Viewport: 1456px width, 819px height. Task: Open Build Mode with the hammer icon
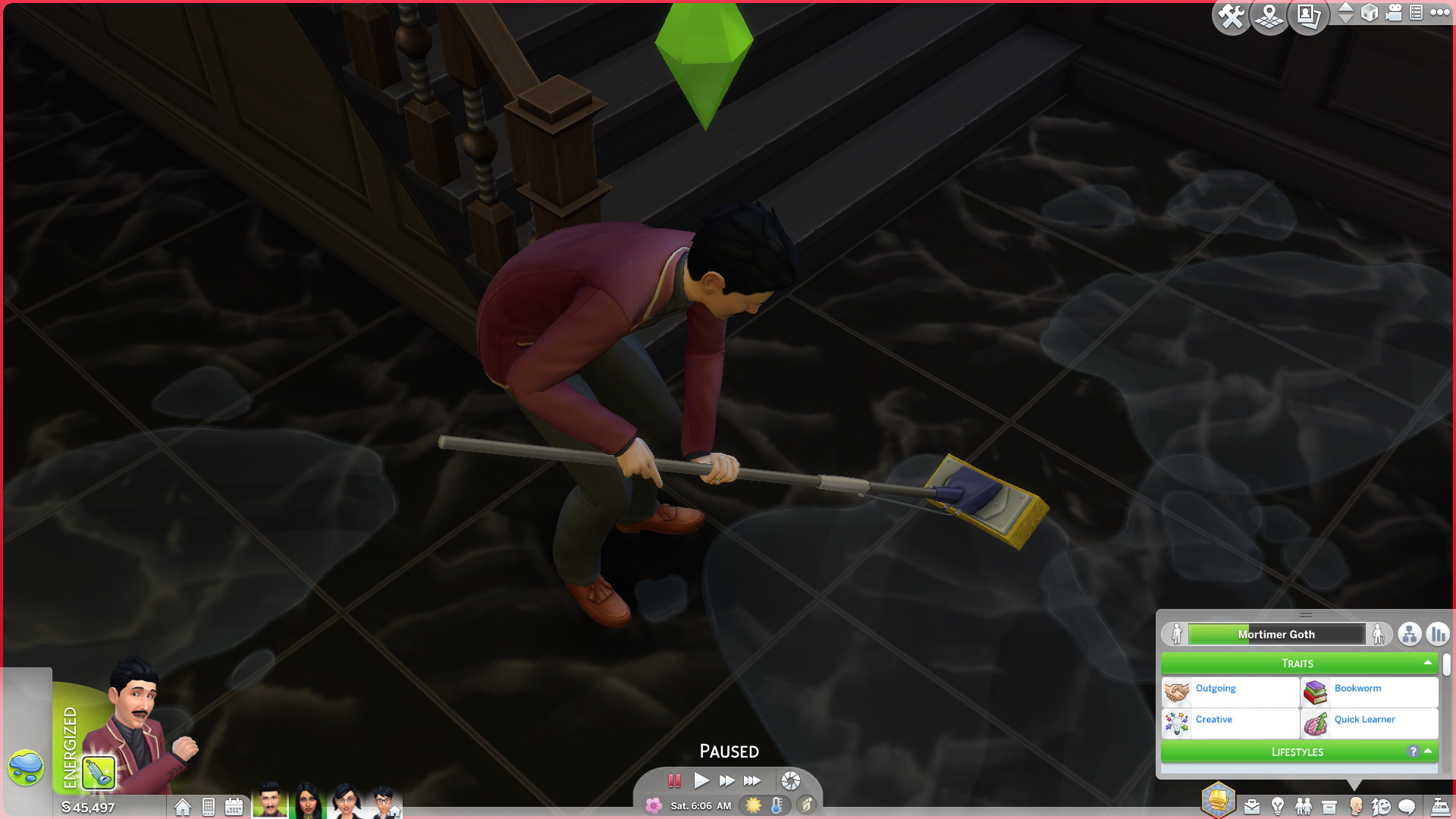point(1231,15)
